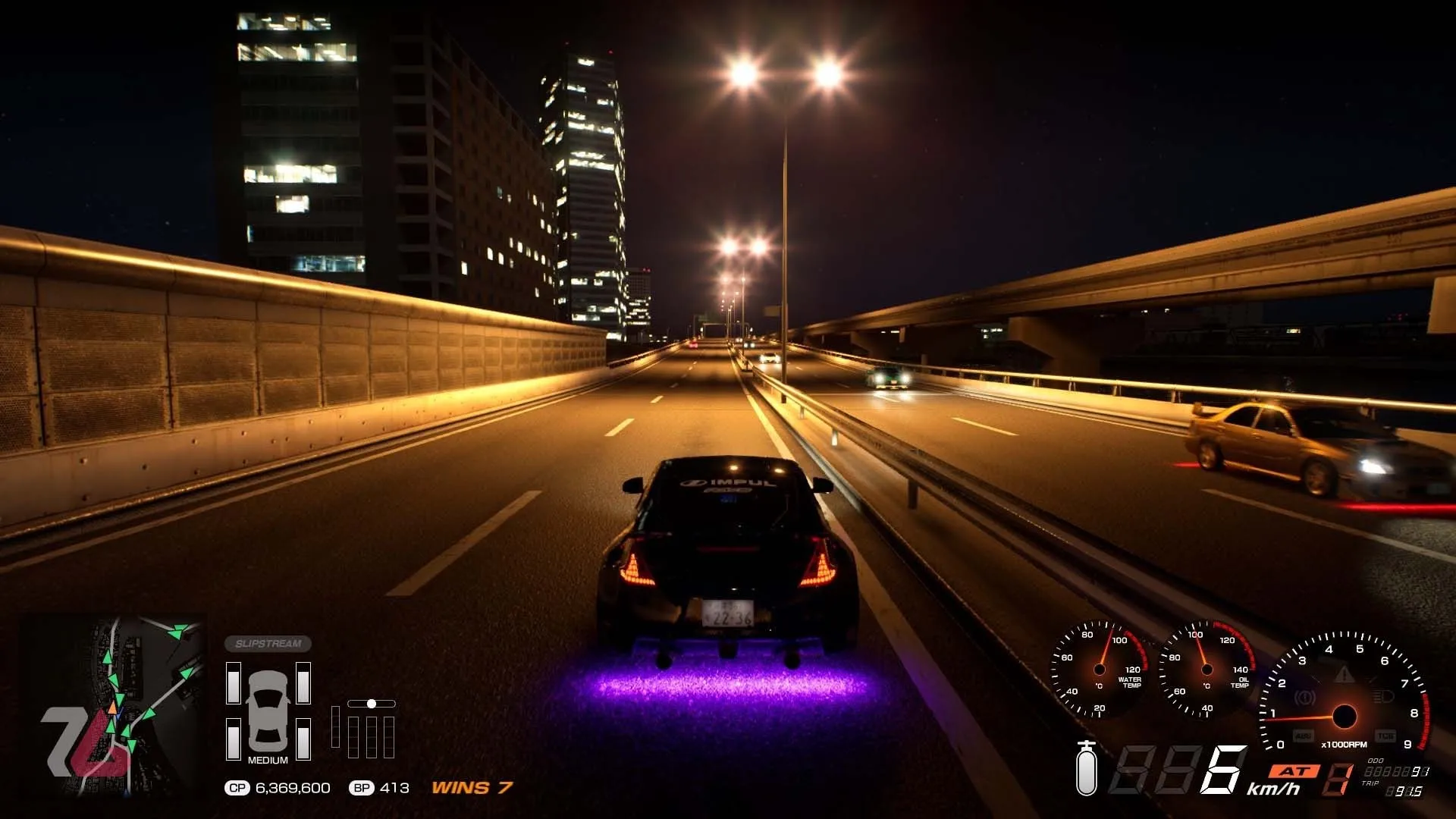Viewport: 1456px width, 819px height.
Task: Select the TCS indicator on the tachometer
Action: coord(1386,735)
